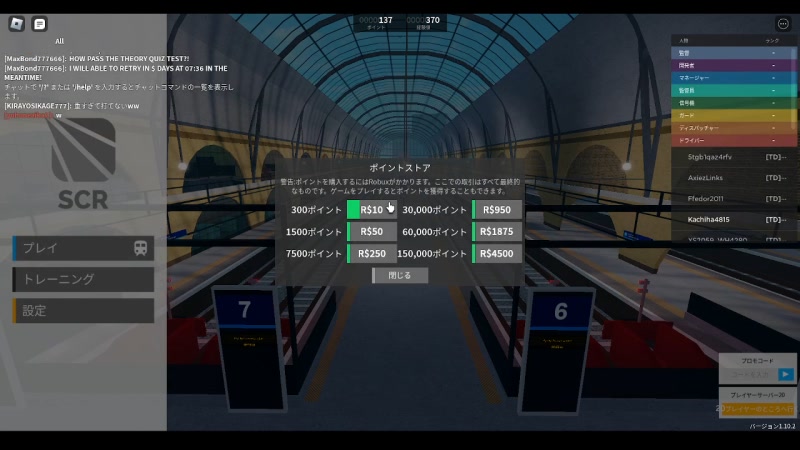Select player Stgb1qaz4rfv in the player list
The image size is (800, 450).
(710, 157)
